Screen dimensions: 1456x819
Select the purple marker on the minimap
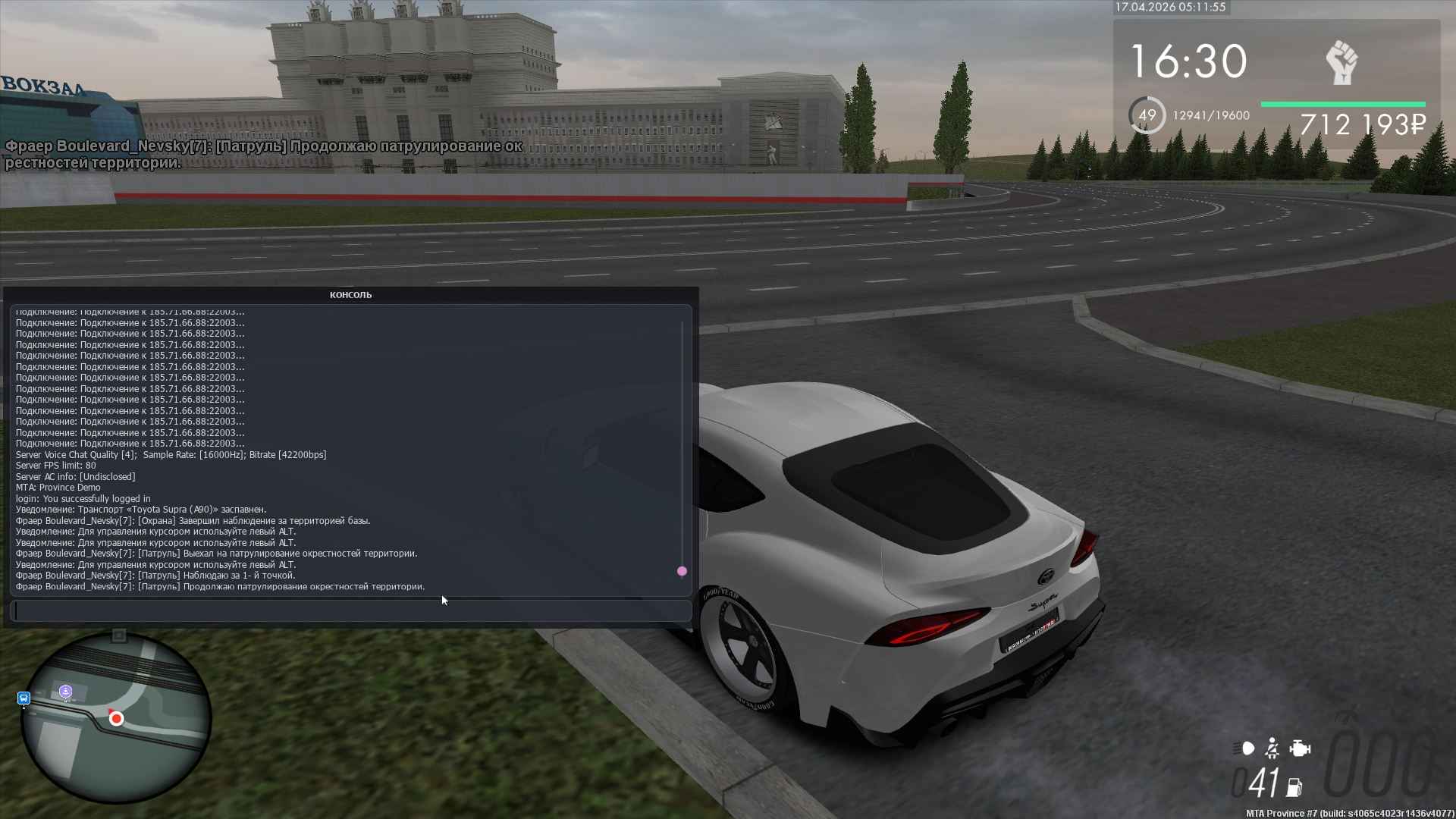[66, 691]
